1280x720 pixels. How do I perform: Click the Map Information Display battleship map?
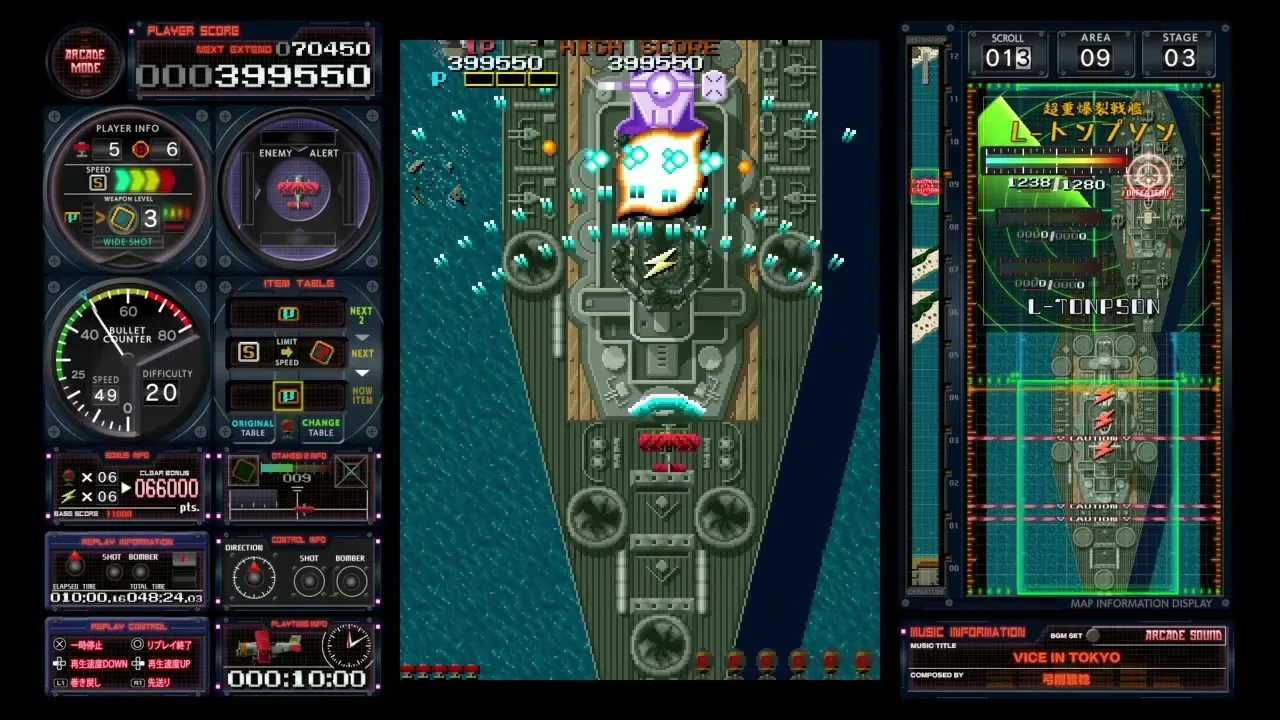pos(1095,340)
